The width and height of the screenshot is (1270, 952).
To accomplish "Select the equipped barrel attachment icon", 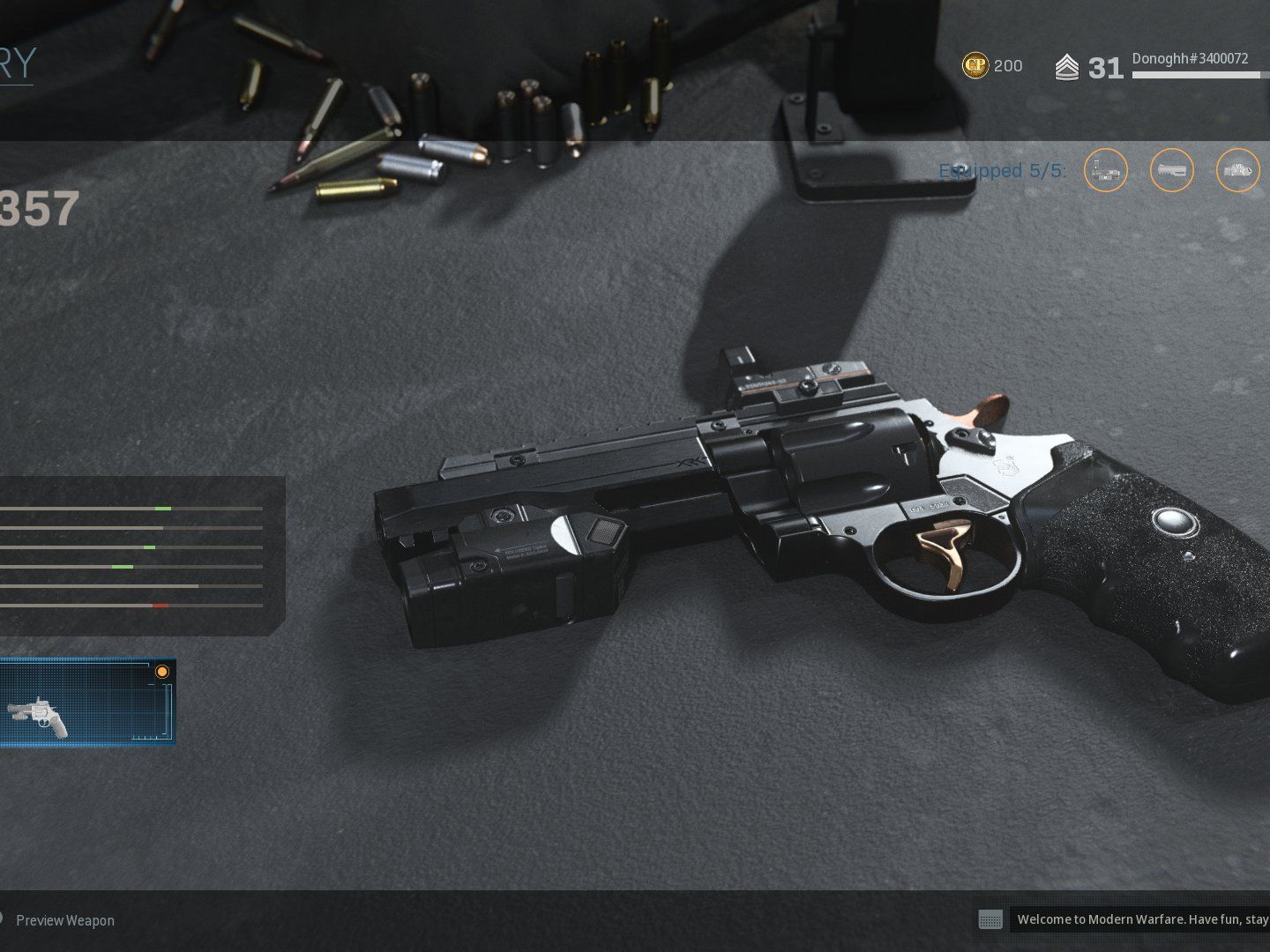I will 1171,170.
